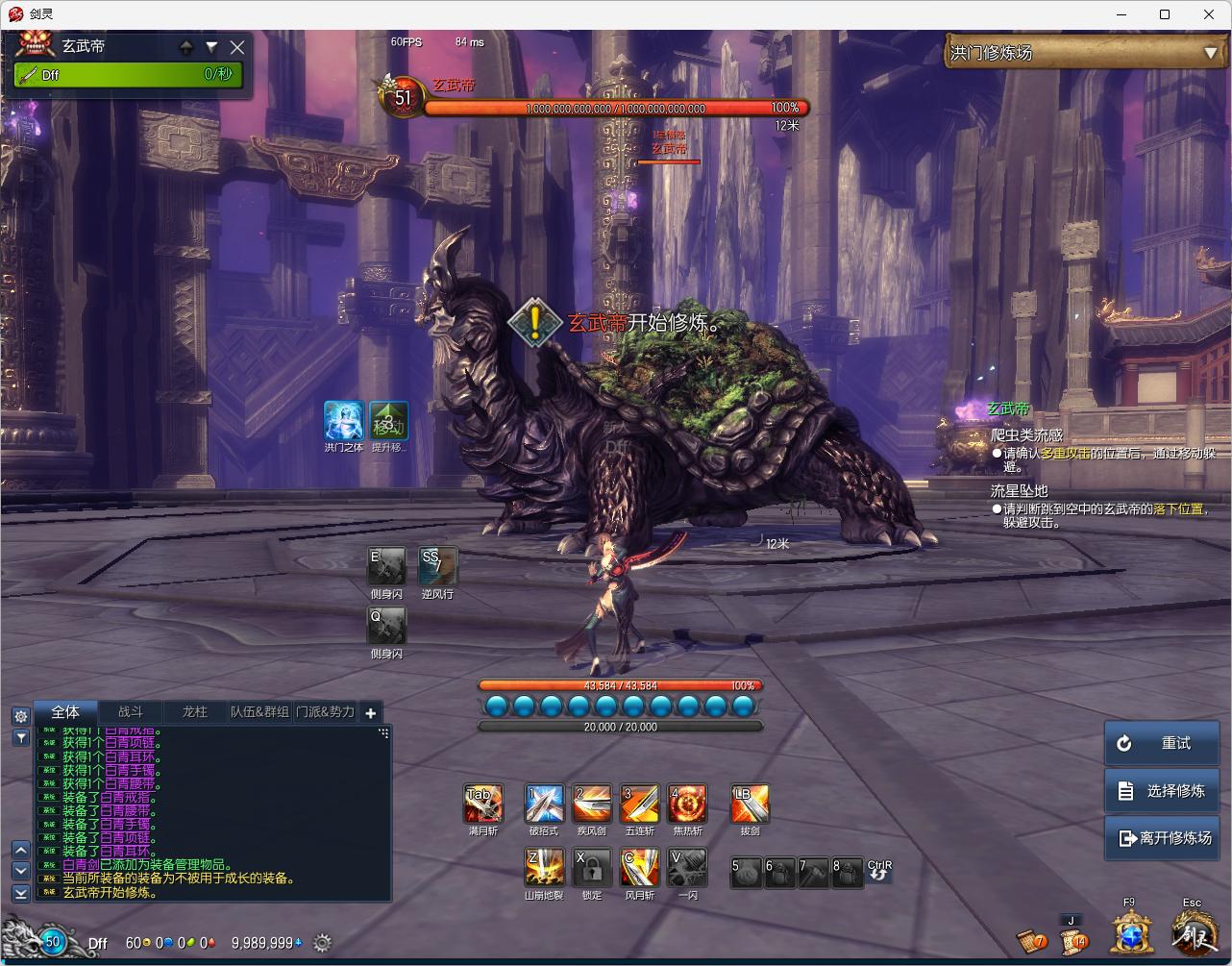Show the 门派&势力 chat tab

(x=325, y=712)
